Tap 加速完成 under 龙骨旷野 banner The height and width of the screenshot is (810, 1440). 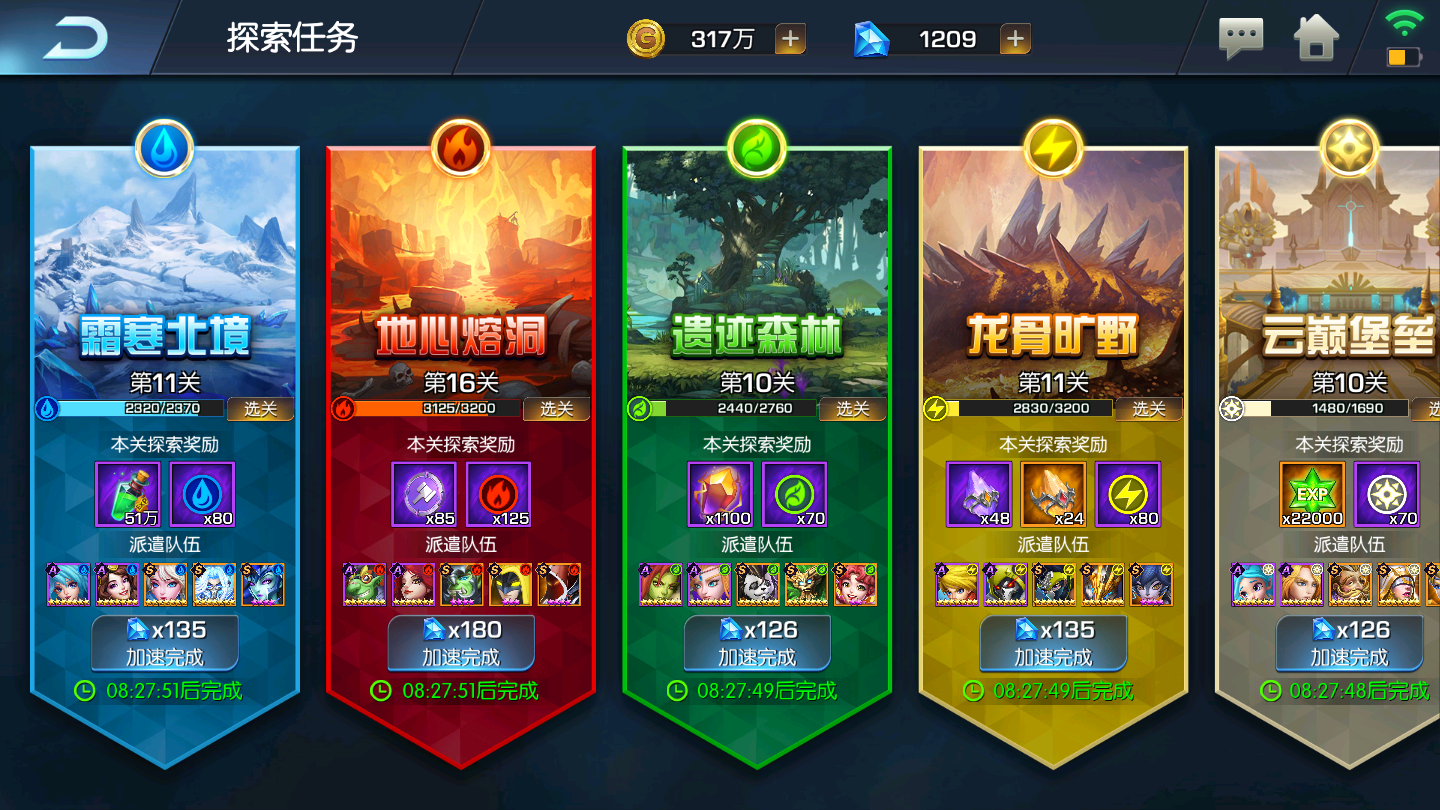1052,644
